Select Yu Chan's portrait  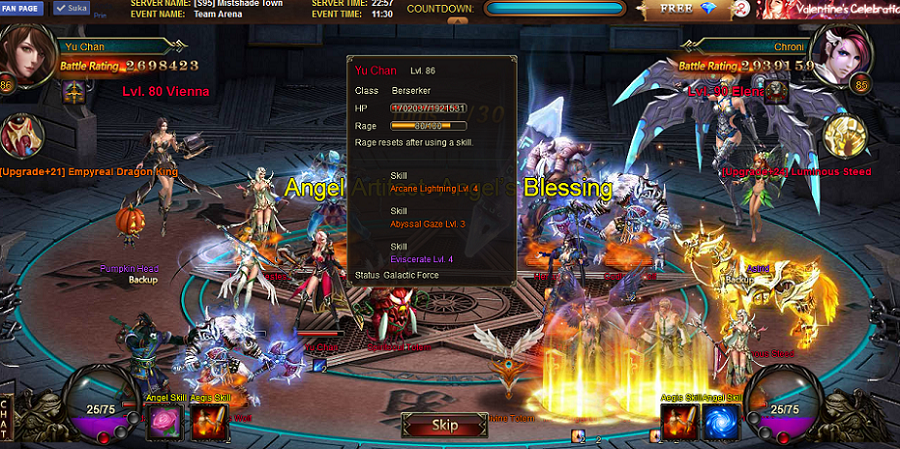(x=27, y=53)
